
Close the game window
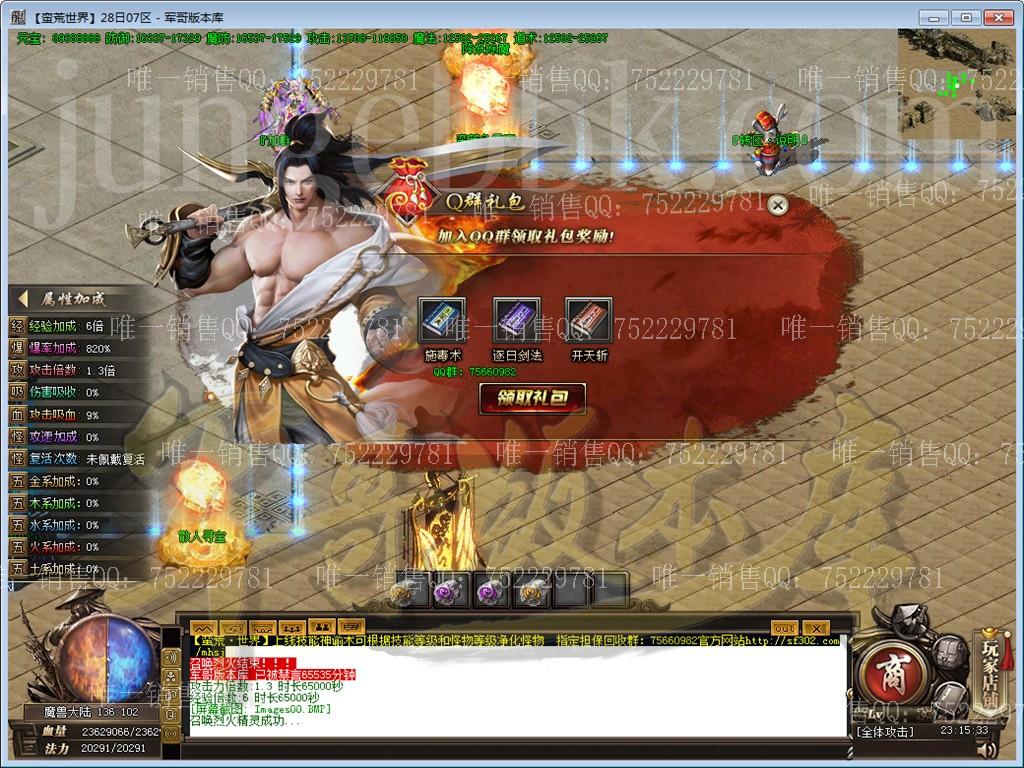coord(998,17)
